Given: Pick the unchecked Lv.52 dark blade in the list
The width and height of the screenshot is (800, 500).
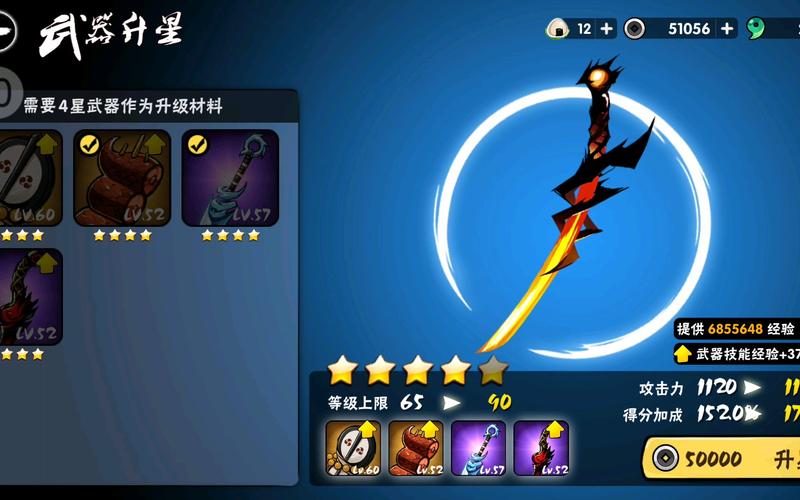Looking at the screenshot, I should [x=28, y=296].
